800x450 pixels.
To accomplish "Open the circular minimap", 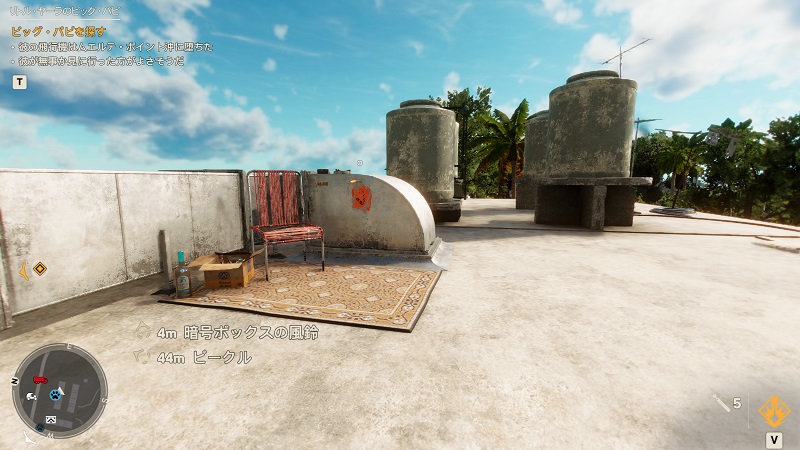I will [59, 391].
